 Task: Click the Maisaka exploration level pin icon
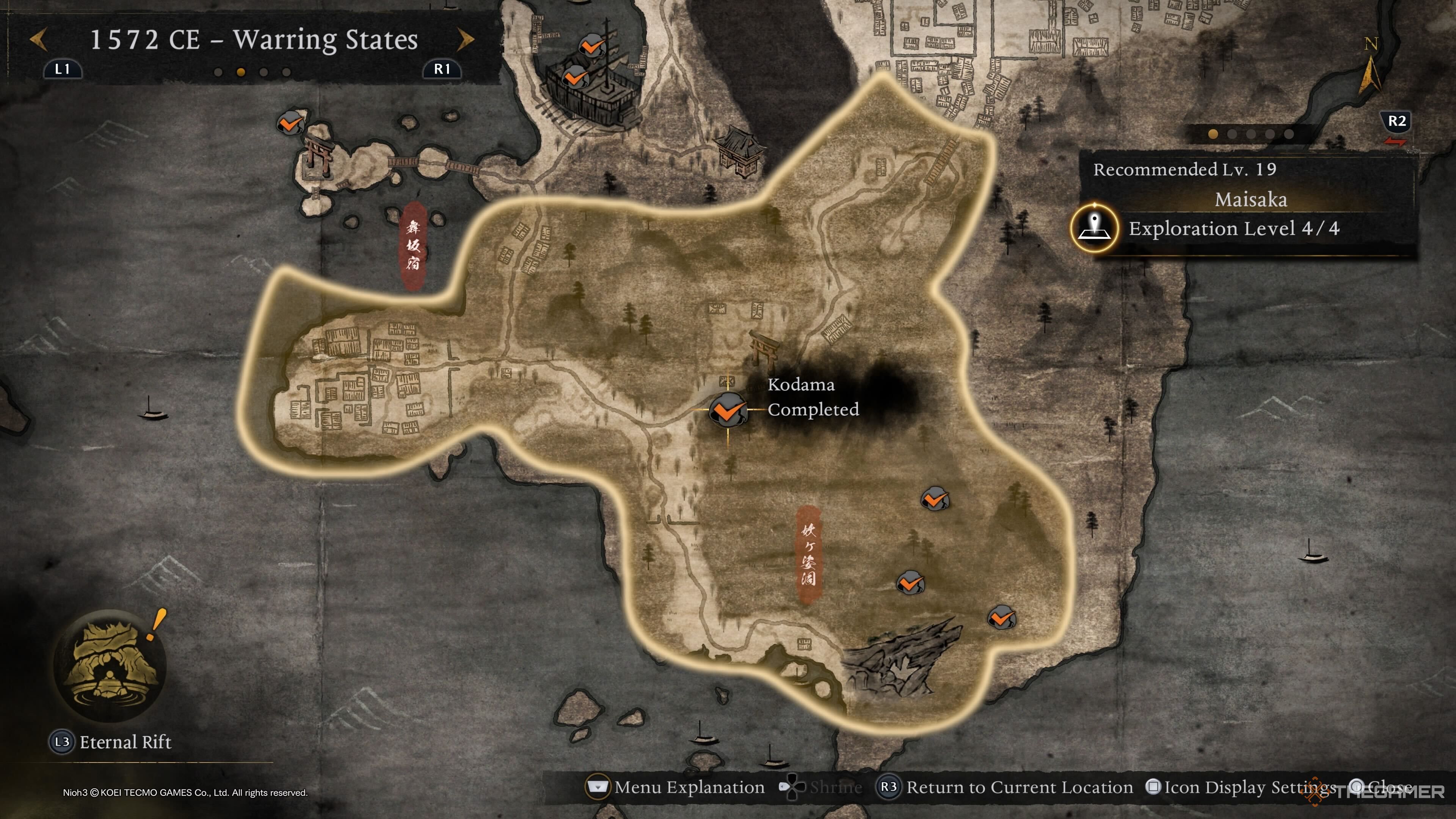coord(1095,228)
